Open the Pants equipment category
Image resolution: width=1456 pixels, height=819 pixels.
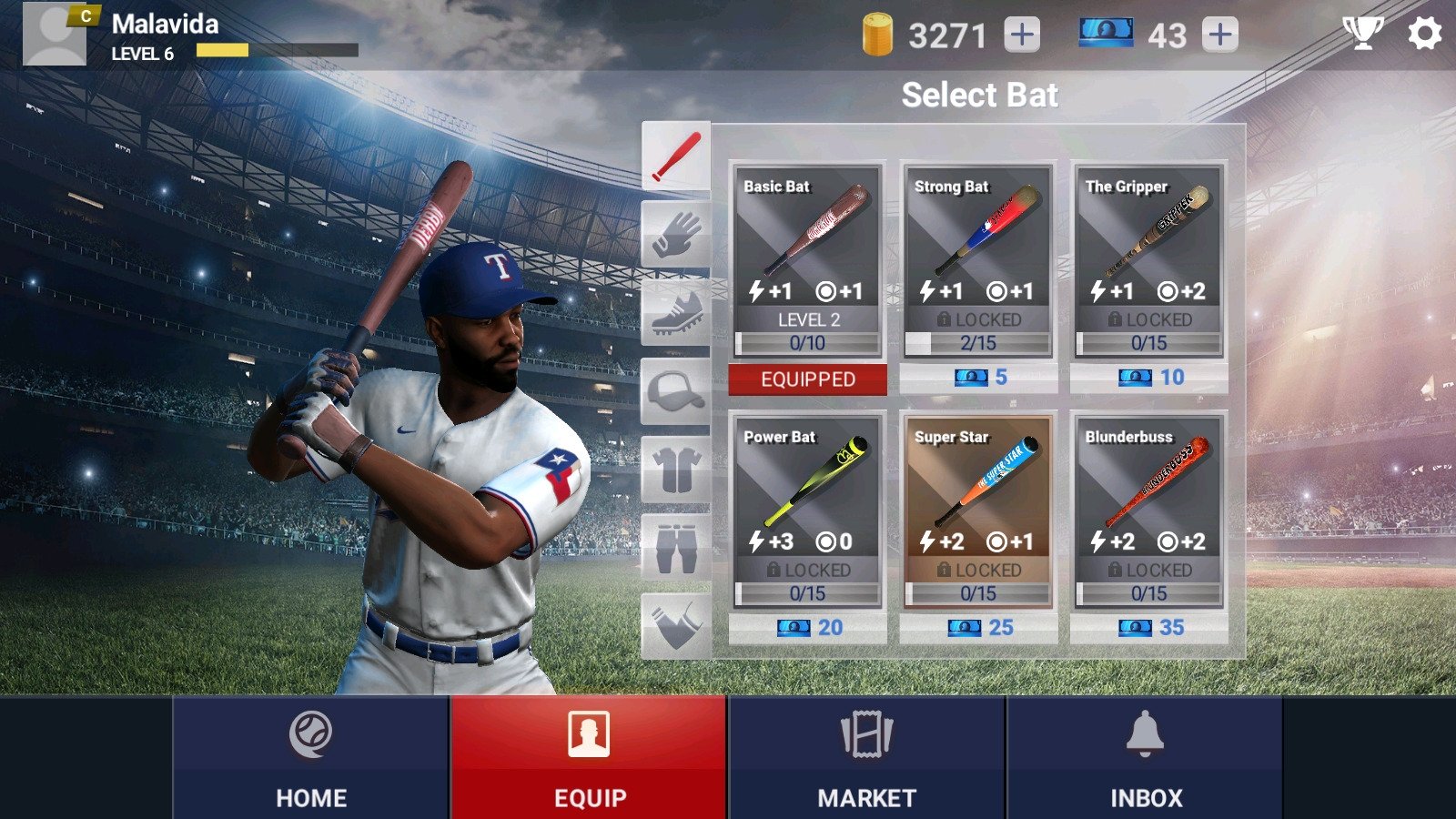pyautogui.click(x=677, y=546)
